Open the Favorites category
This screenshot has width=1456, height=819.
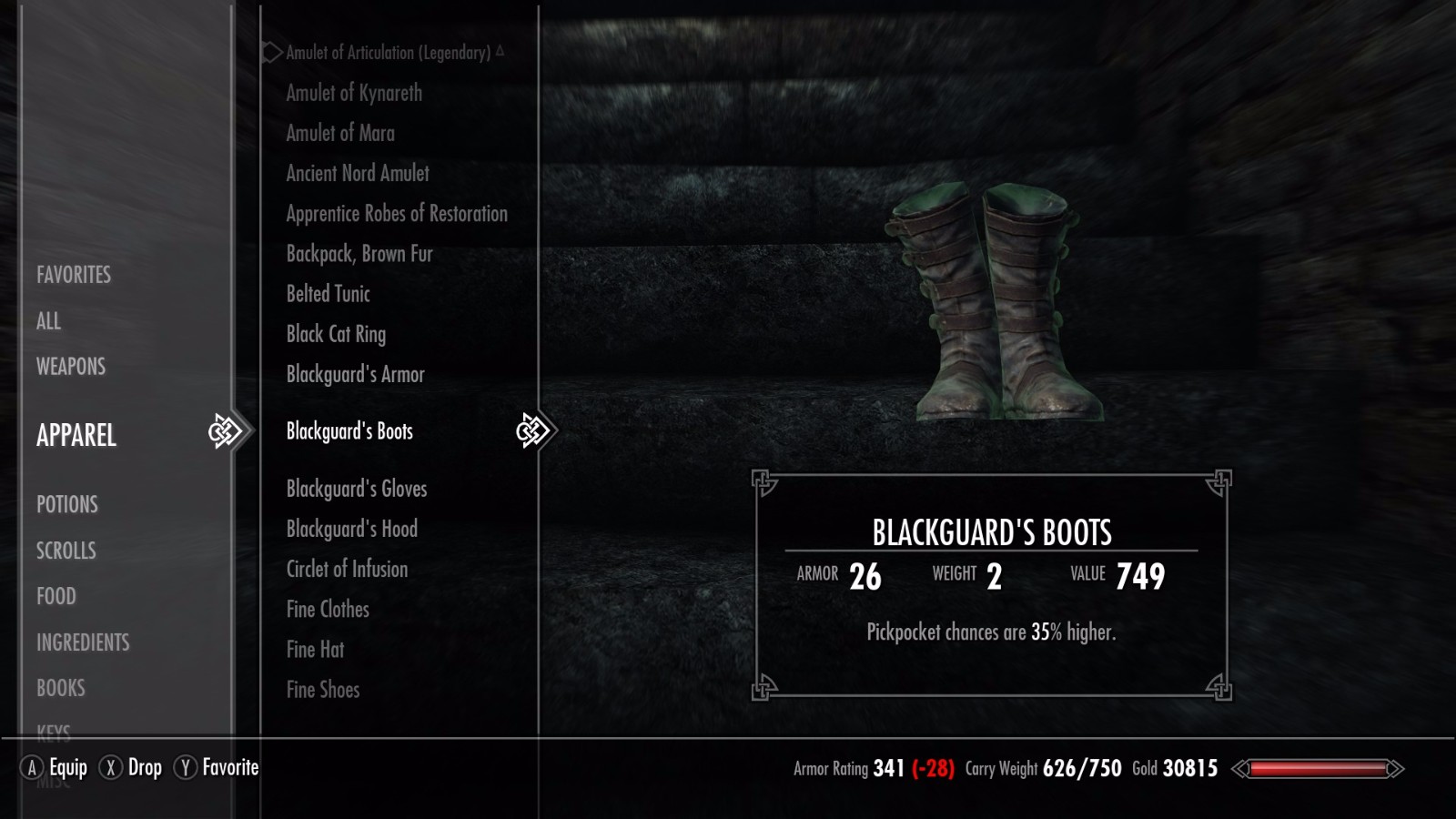pyautogui.click(x=74, y=275)
